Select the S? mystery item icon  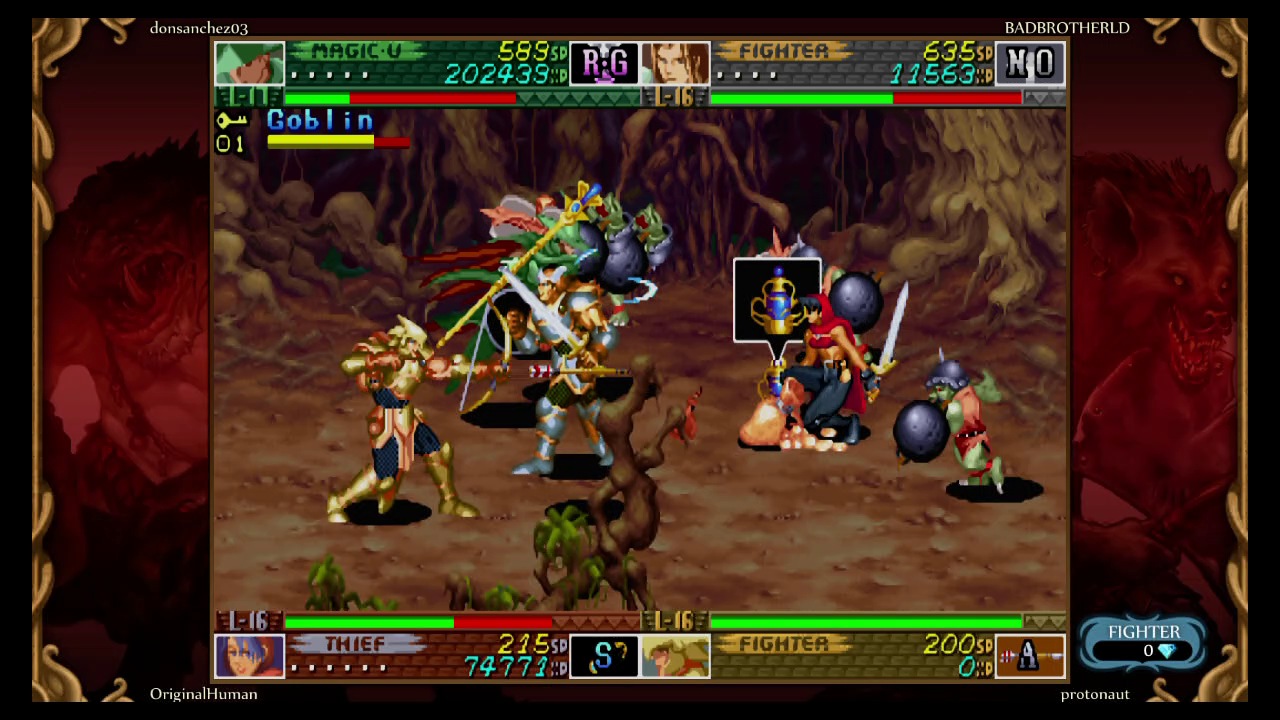pos(604,655)
